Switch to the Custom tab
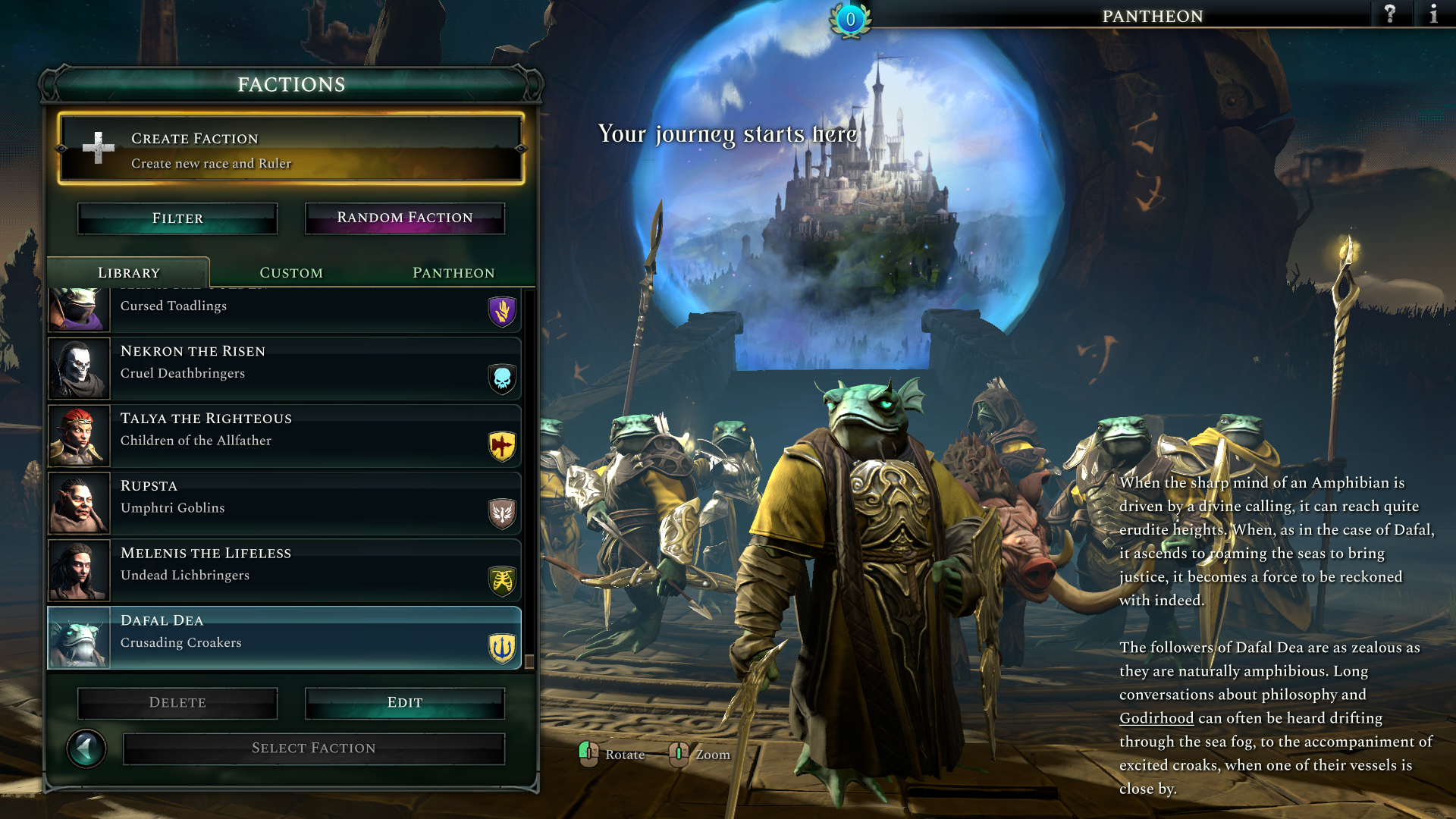The width and height of the screenshot is (1456, 819). [x=291, y=273]
